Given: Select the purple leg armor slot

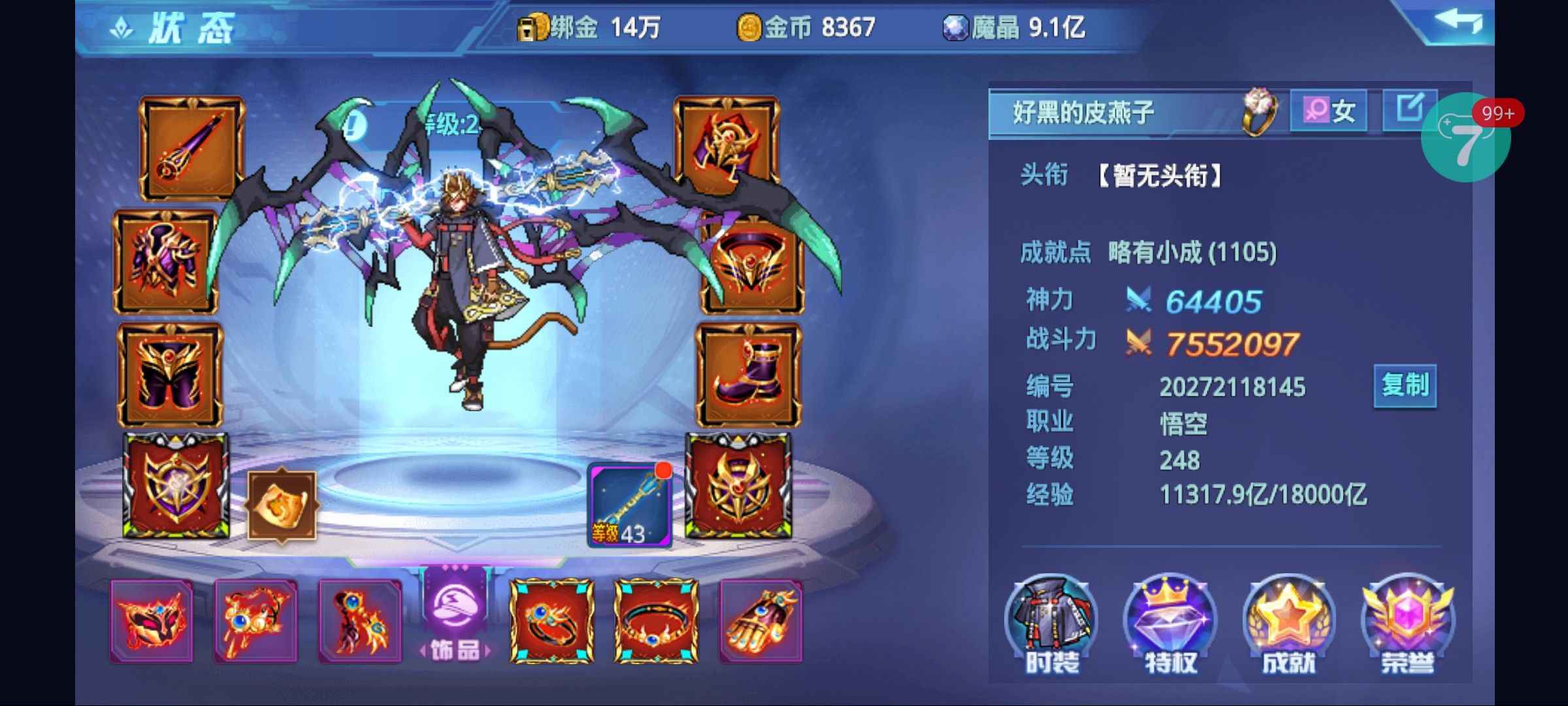Looking at the screenshot, I should click(170, 375).
